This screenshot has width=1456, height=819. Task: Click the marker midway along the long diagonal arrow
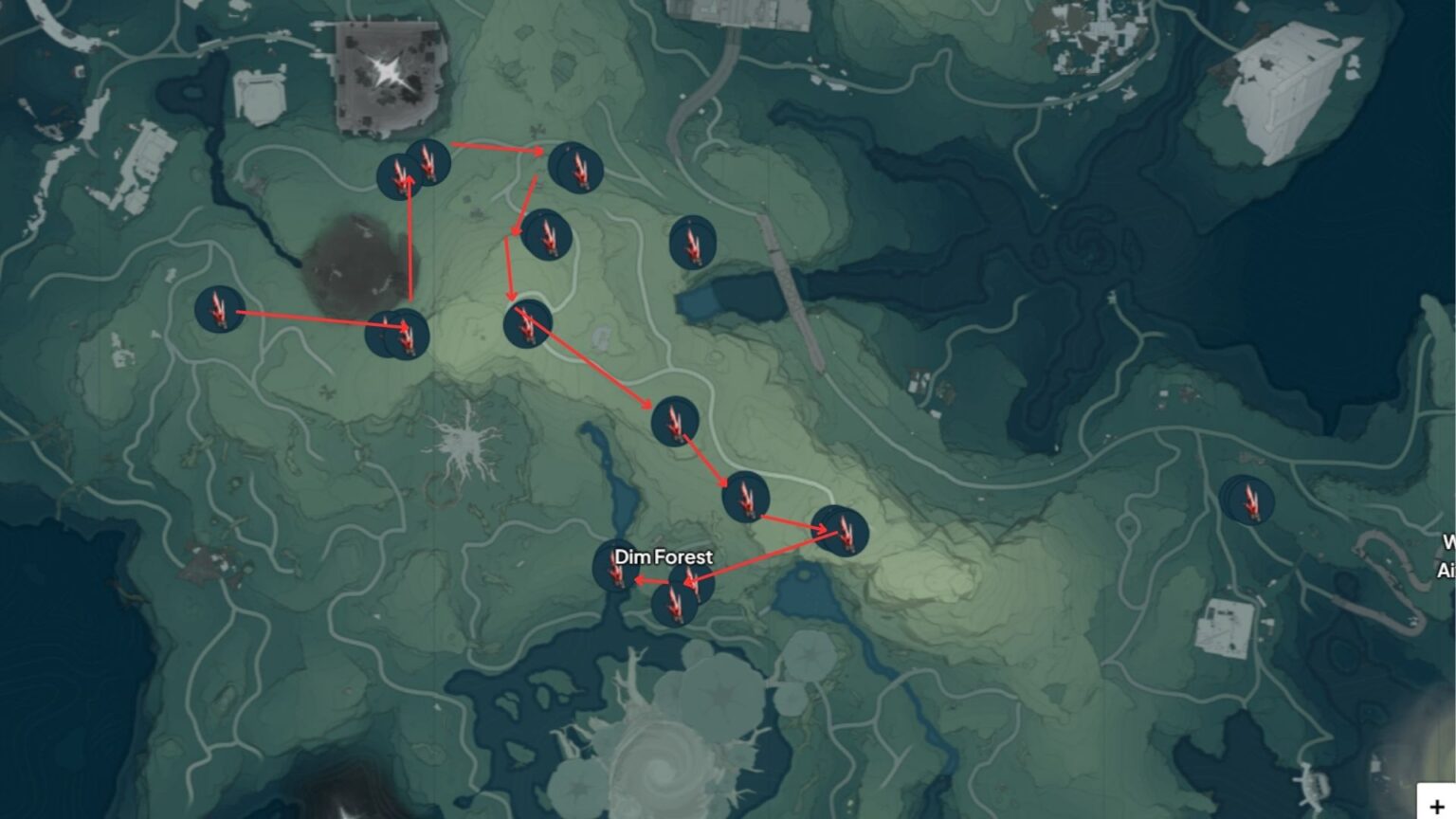pyautogui.click(x=676, y=423)
